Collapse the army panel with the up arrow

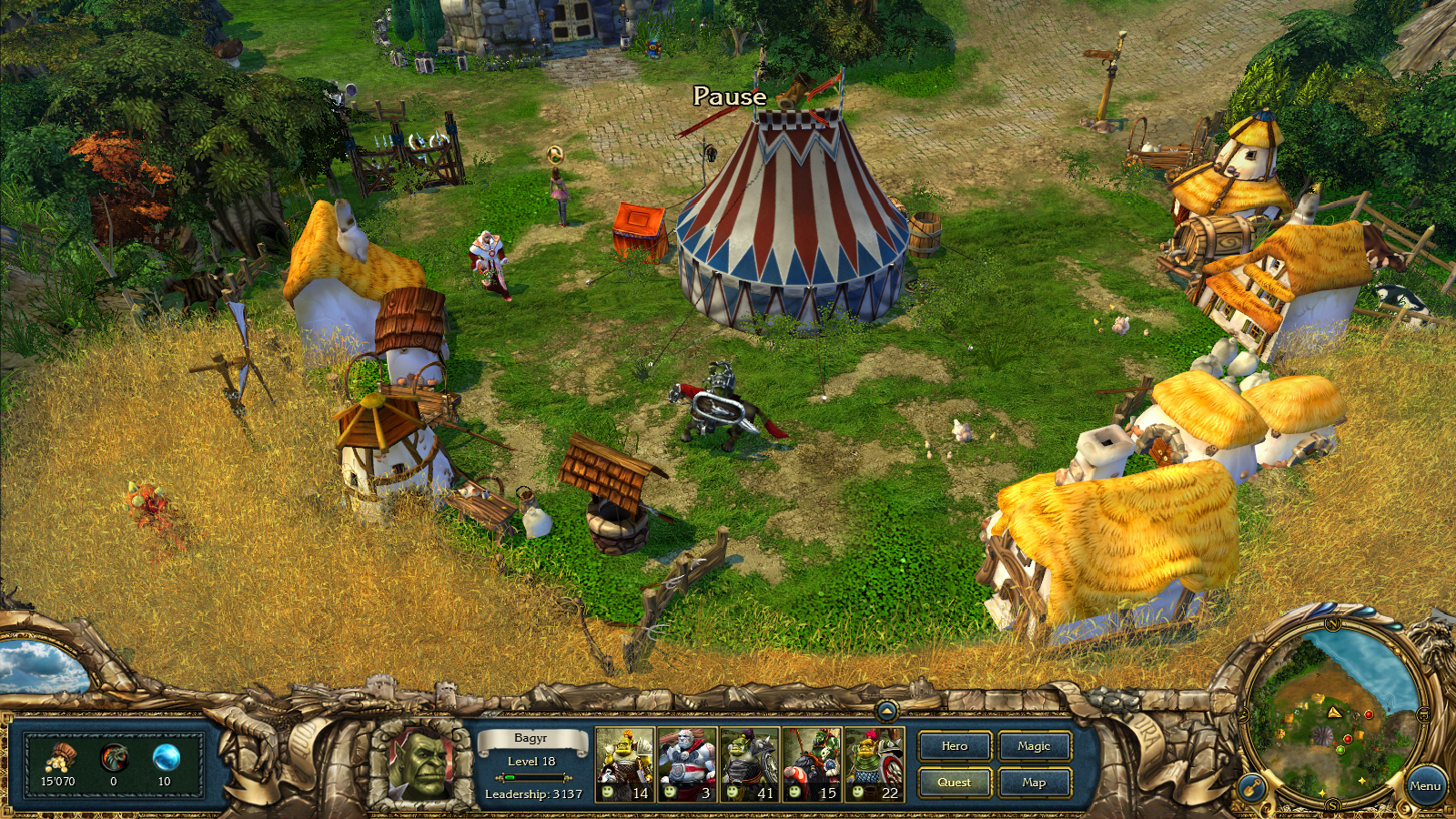click(885, 711)
